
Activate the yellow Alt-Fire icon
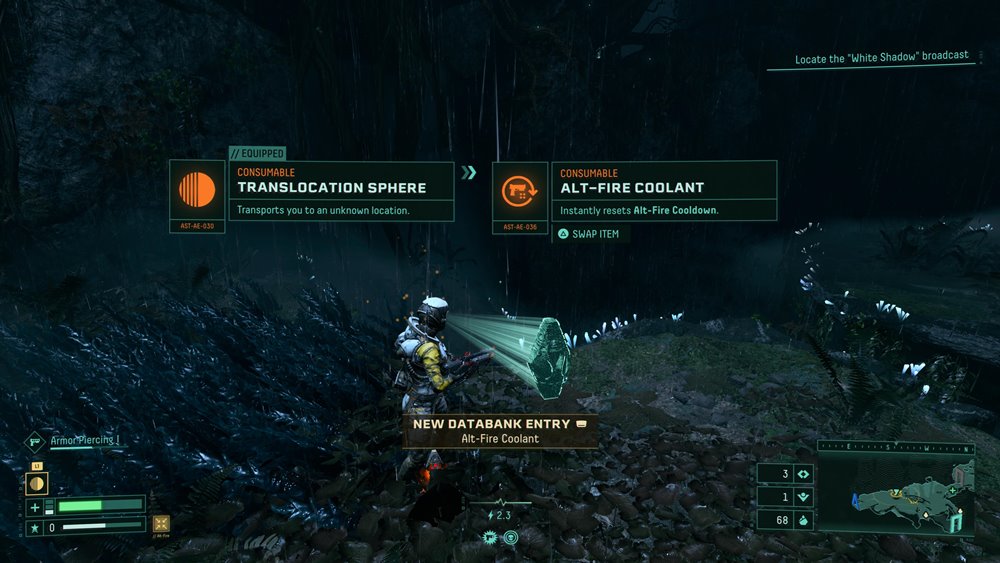161,523
